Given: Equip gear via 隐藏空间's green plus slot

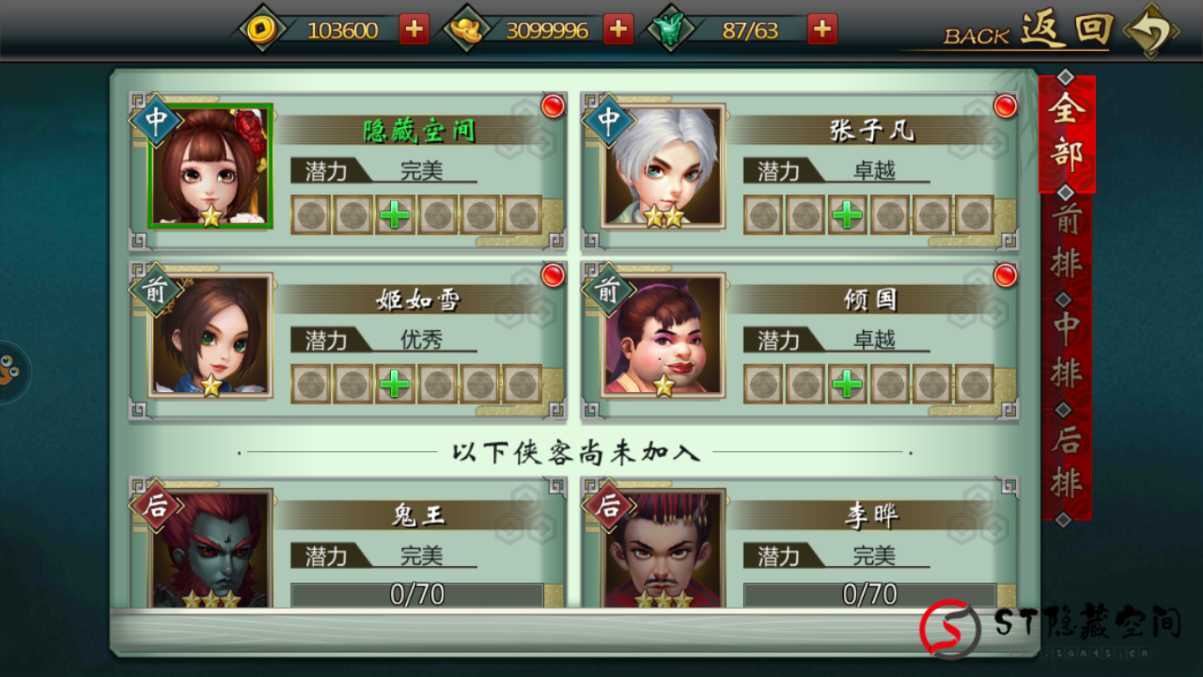Looking at the screenshot, I should pos(395,215).
